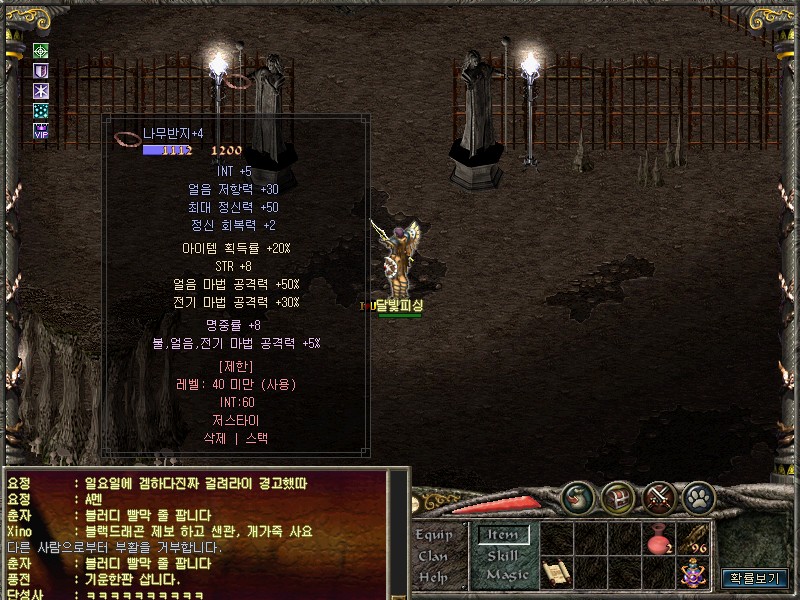
Task: Select the item slot showing count 96
Action: click(693, 540)
